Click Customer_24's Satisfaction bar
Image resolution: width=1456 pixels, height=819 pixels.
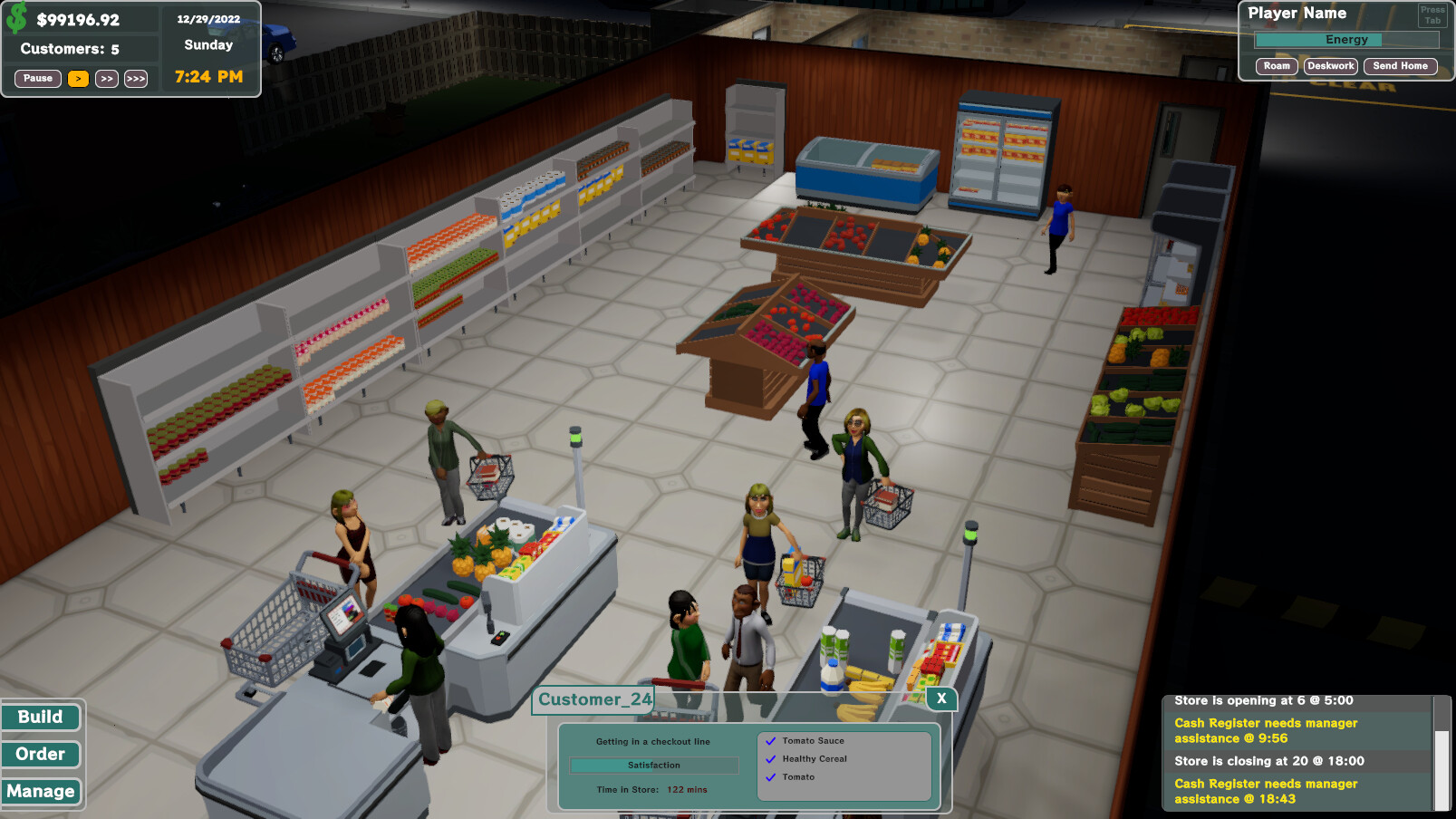654,765
